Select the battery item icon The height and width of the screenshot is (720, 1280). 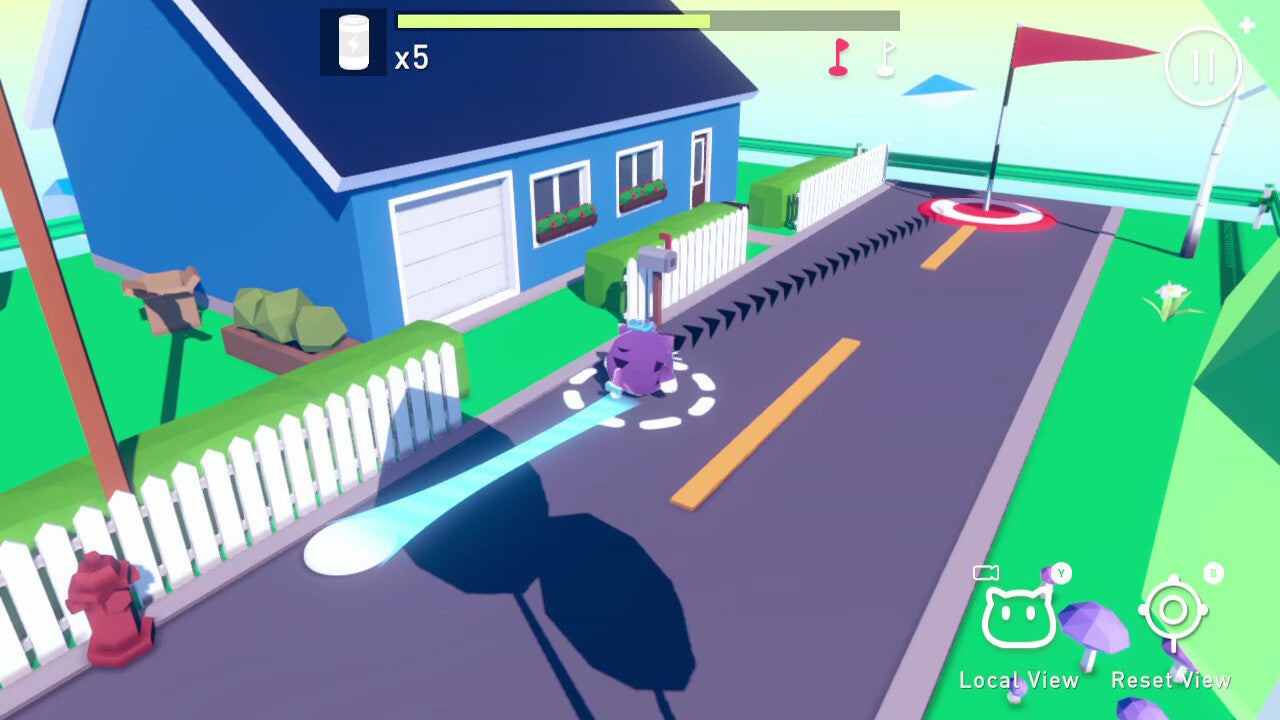(x=353, y=43)
